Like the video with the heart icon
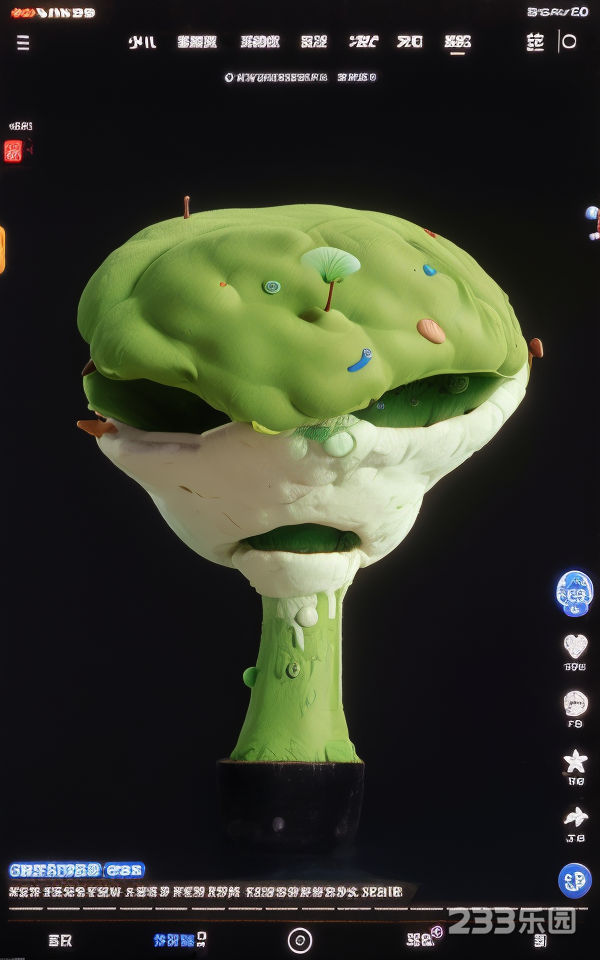Image resolution: width=600 pixels, height=960 pixels. pyautogui.click(x=575, y=646)
